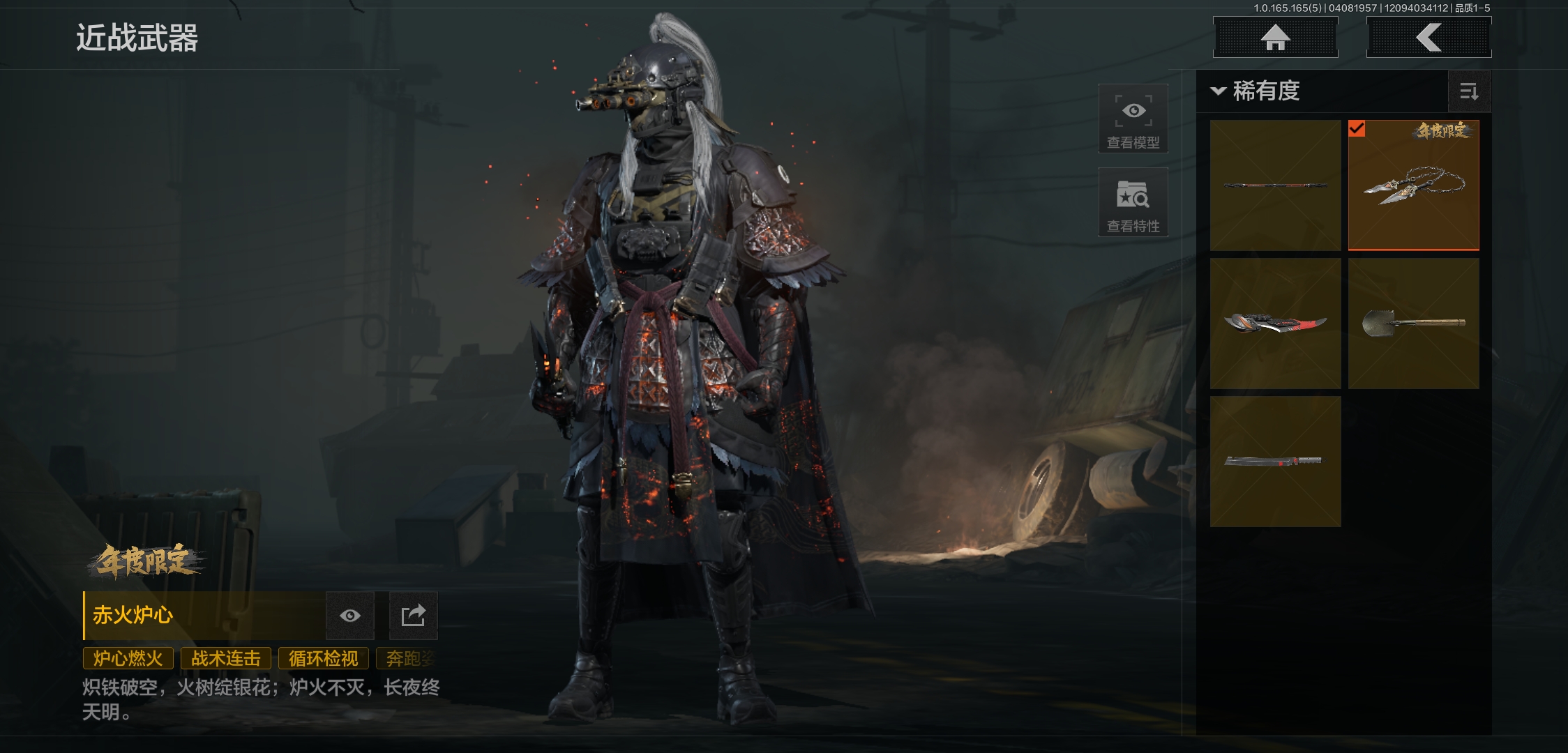This screenshot has width=1568, height=753.
Task: Return to the home screen
Action: point(1275,38)
